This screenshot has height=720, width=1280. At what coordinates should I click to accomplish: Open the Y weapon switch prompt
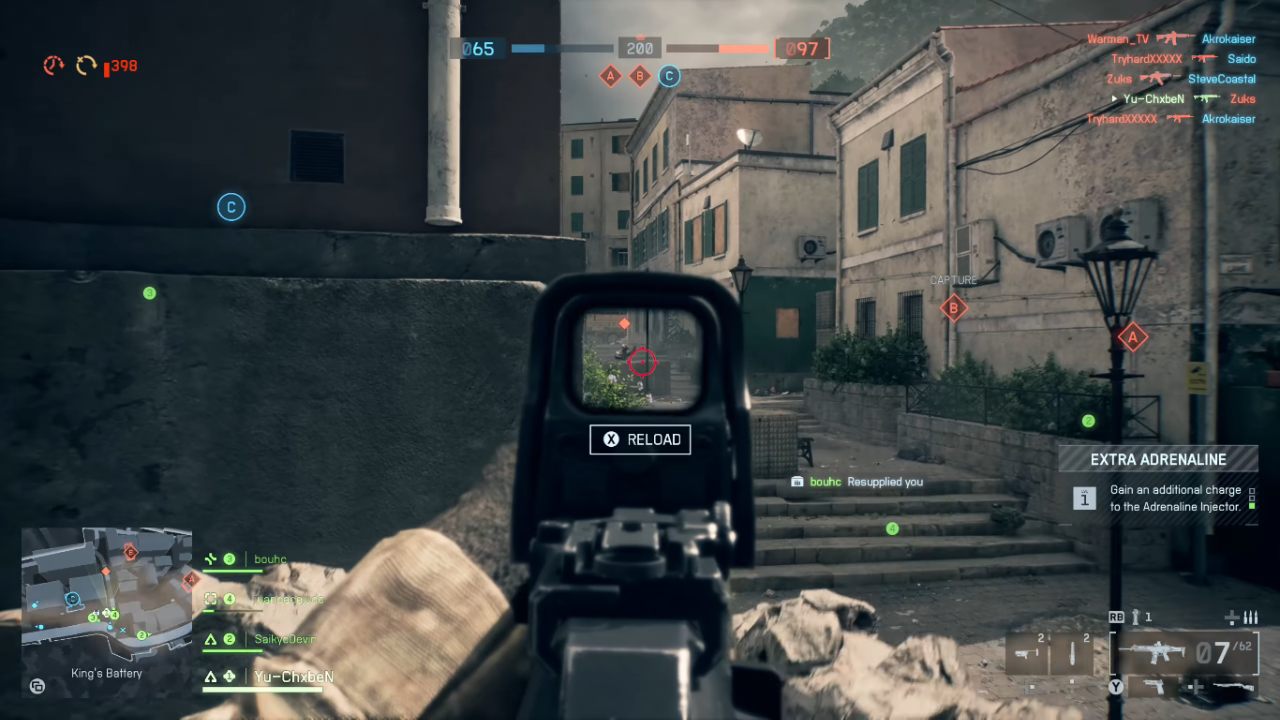(x=1117, y=687)
